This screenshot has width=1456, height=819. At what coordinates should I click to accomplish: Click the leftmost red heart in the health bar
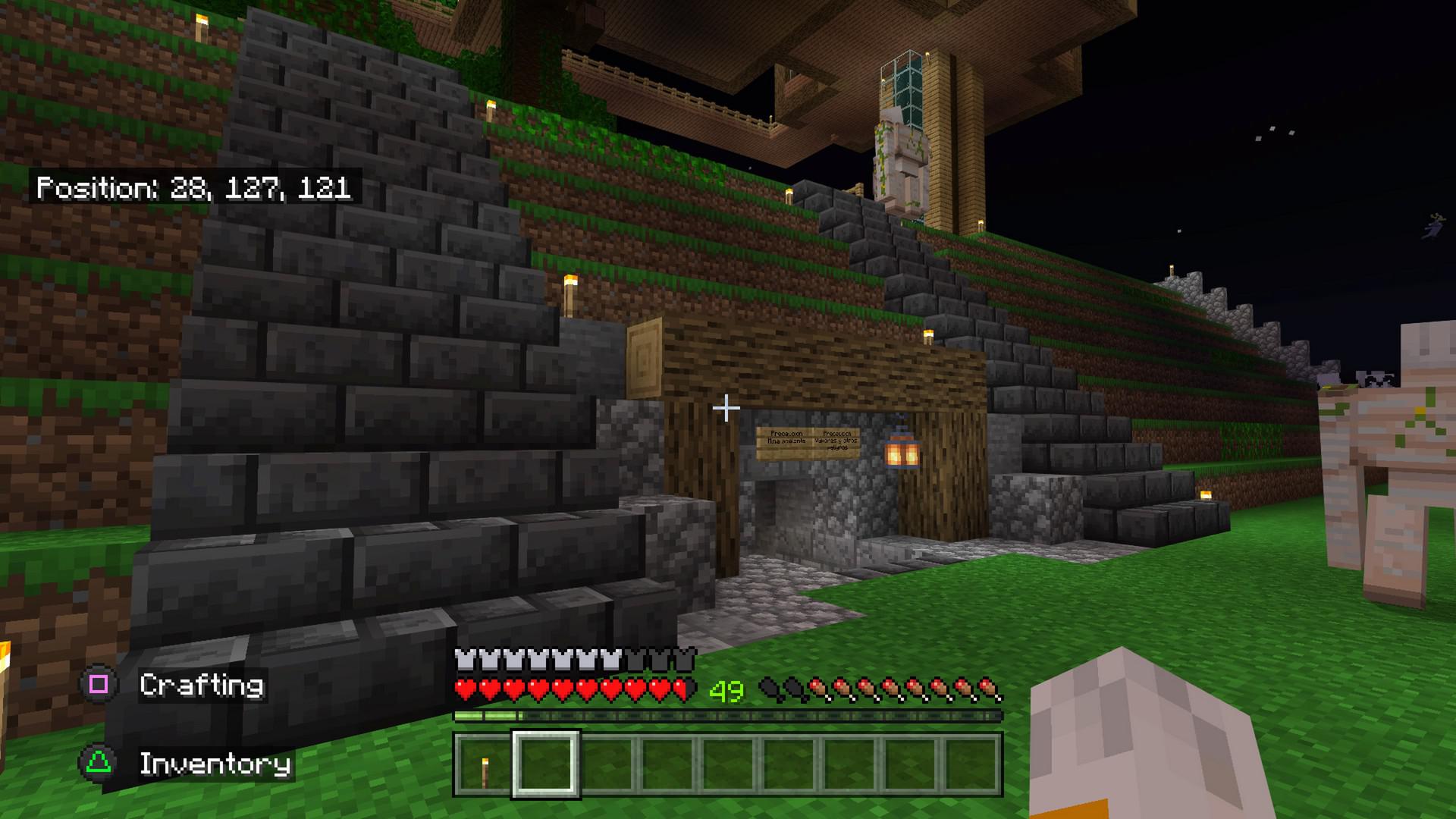tap(463, 687)
